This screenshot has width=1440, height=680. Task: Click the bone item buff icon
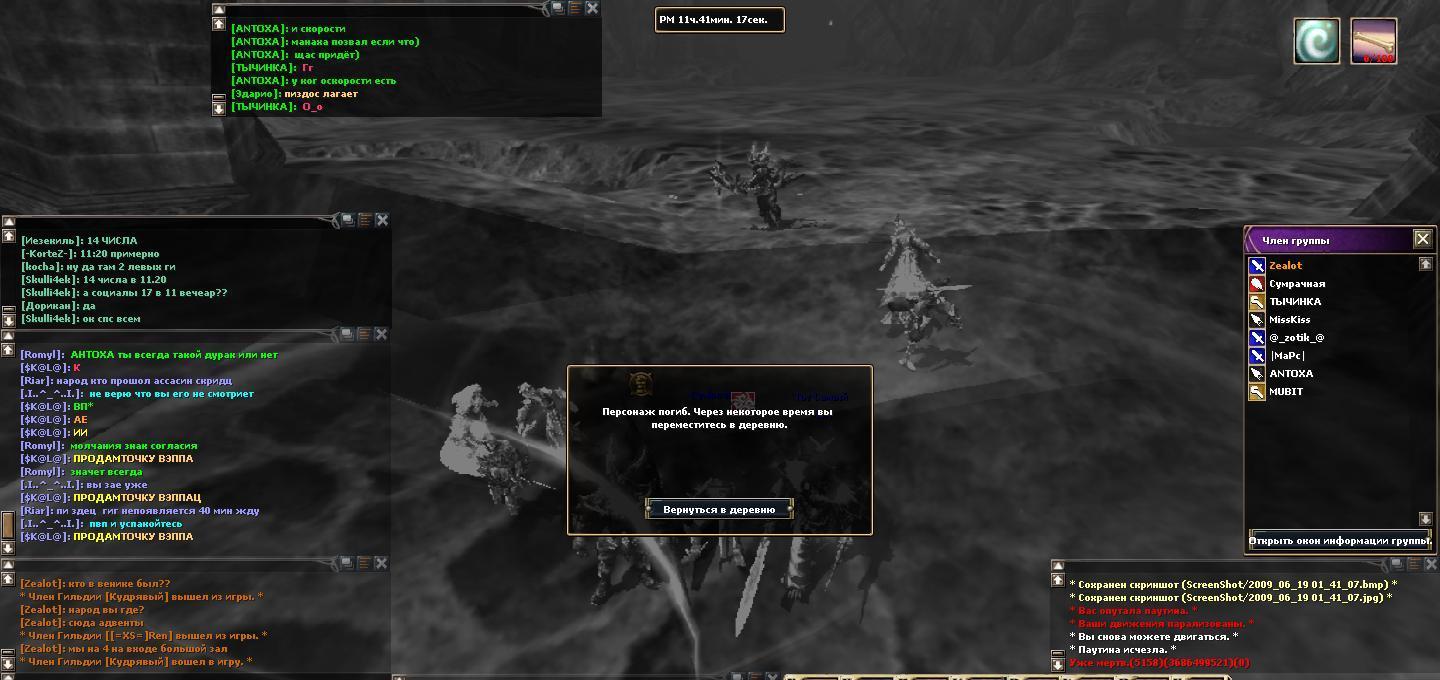1373,41
